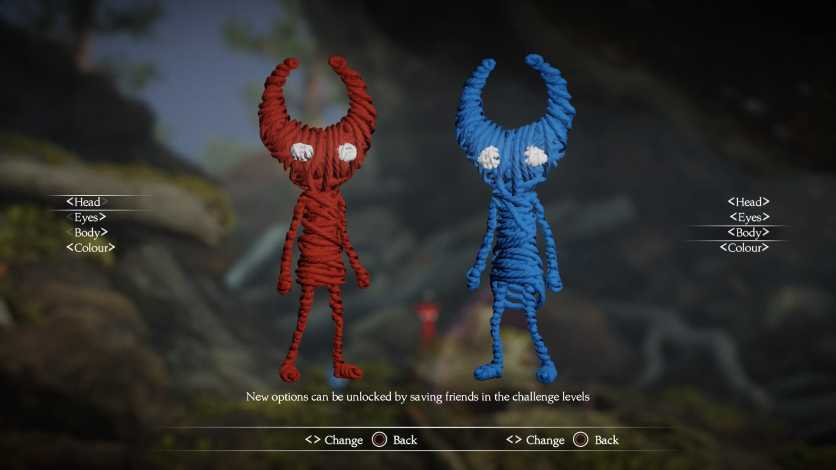
Task: Choose the blue Yarny's Eyes option
Action: pos(749,217)
